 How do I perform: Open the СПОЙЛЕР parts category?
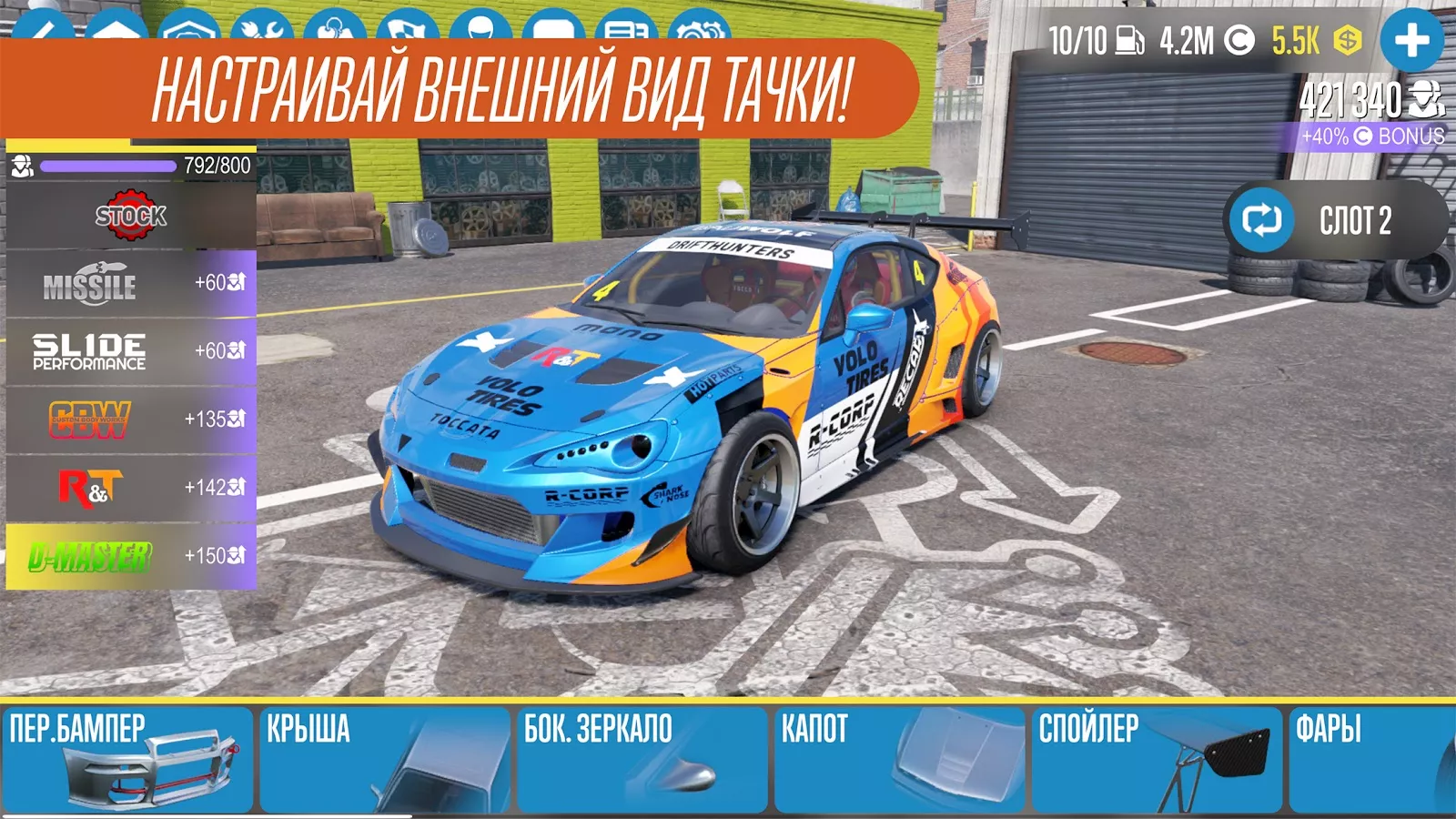[1157, 759]
